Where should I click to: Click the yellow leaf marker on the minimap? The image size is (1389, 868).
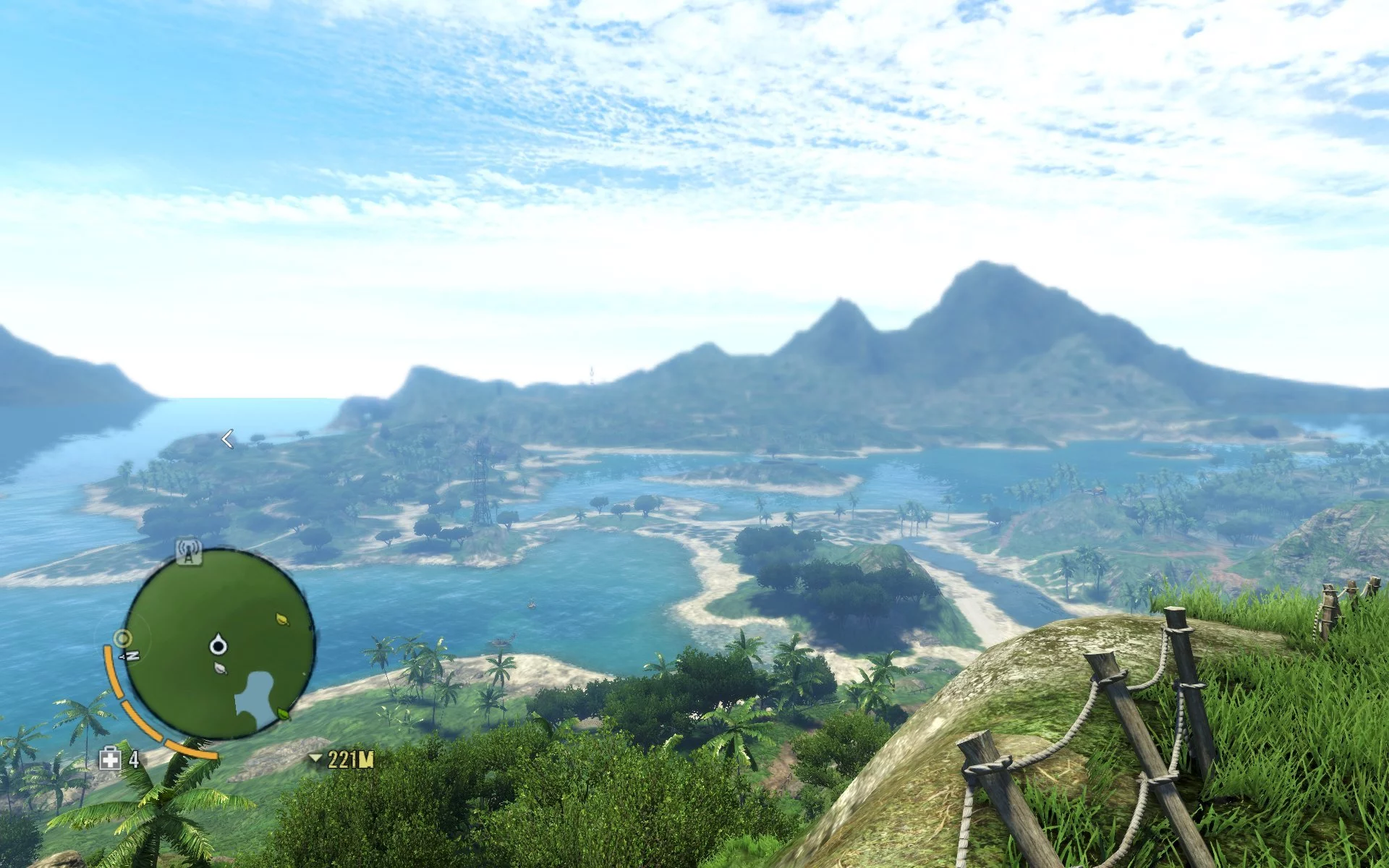pyautogui.click(x=282, y=619)
